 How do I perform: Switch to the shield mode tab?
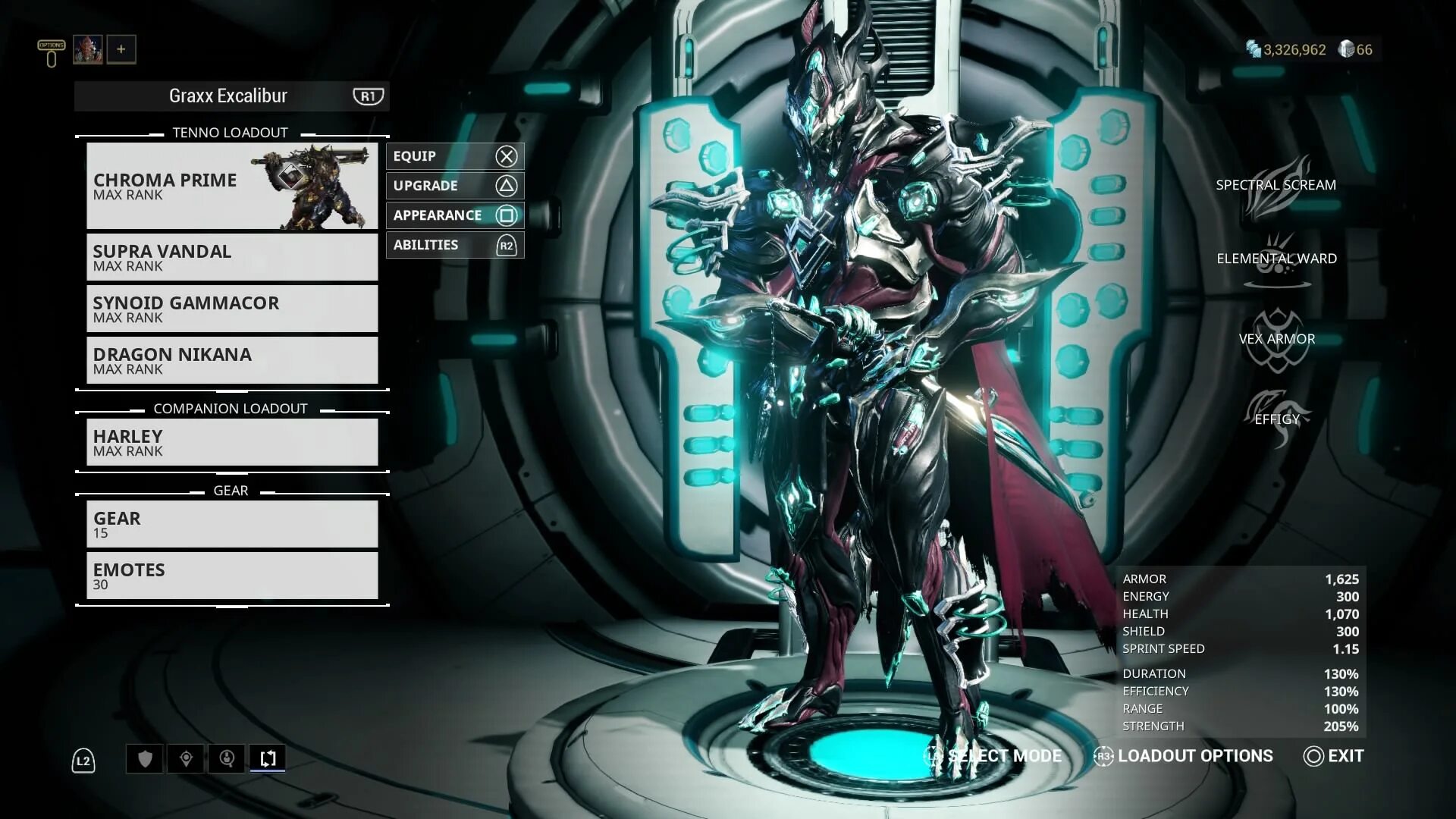(x=145, y=758)
